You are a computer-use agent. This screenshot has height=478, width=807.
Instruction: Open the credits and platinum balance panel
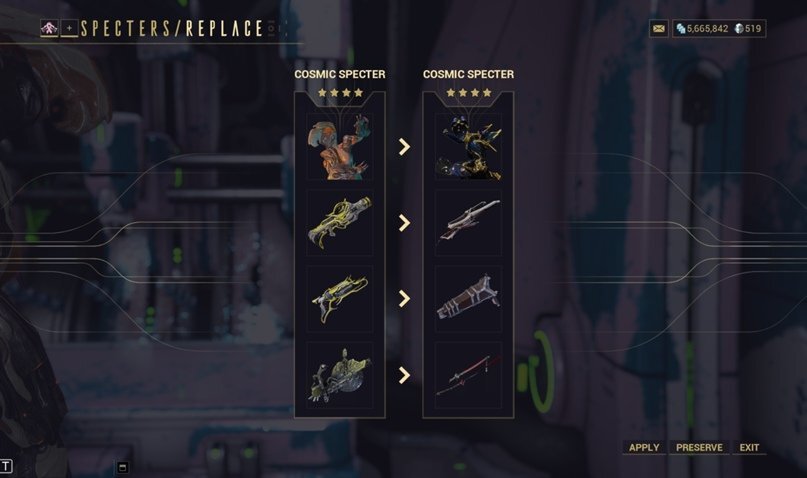coord(719,29)
